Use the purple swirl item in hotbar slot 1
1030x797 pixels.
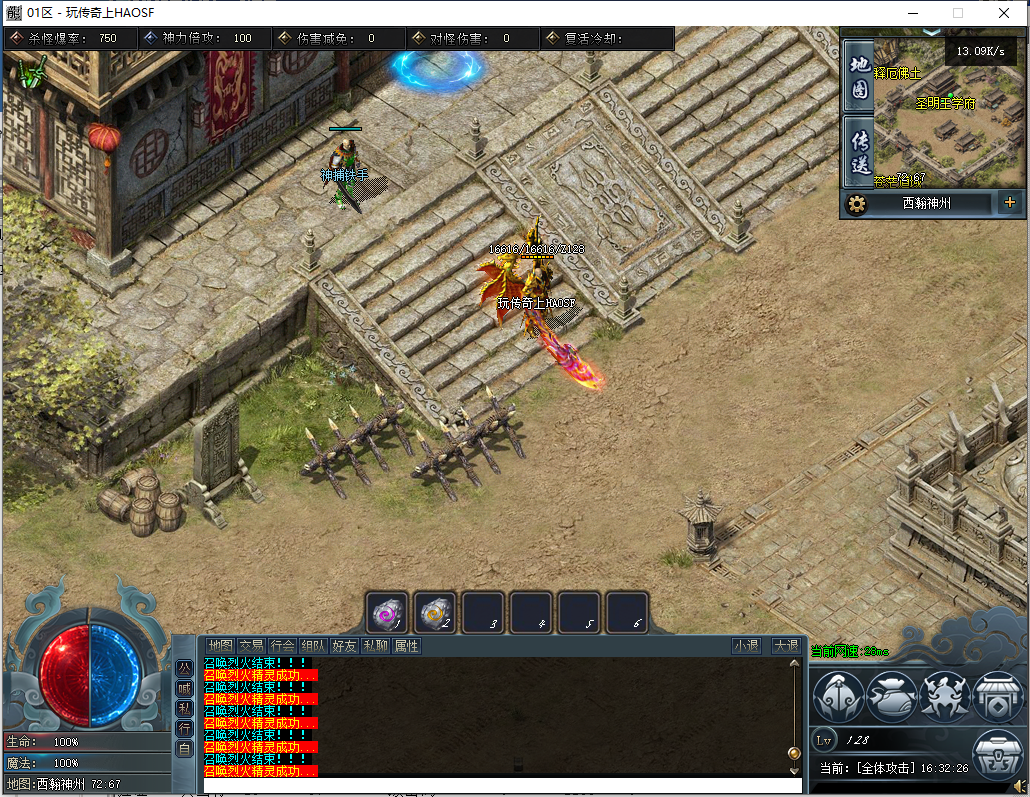tap(387, 612)
